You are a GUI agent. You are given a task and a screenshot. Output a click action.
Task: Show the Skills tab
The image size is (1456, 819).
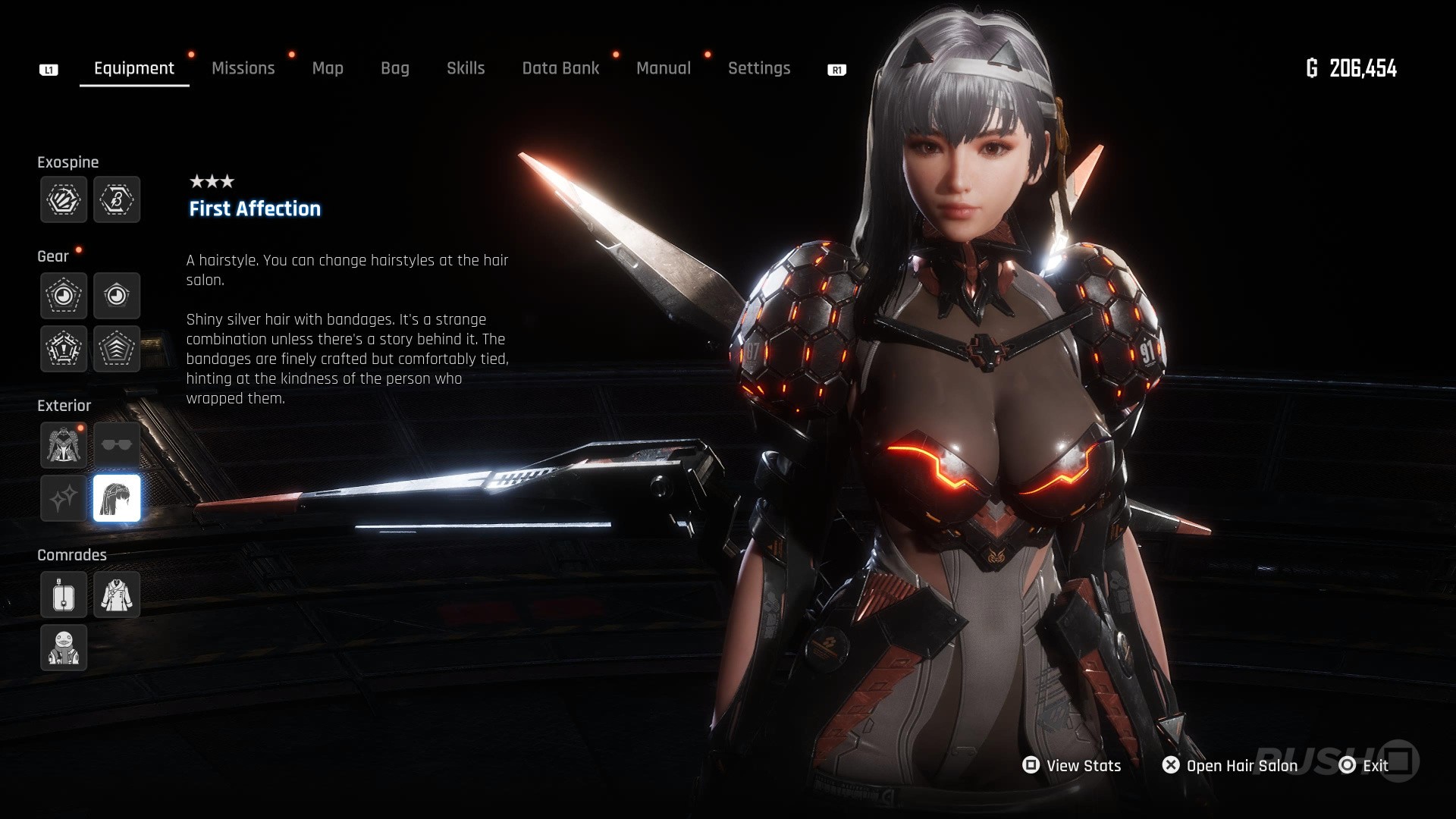pos(466,68)
